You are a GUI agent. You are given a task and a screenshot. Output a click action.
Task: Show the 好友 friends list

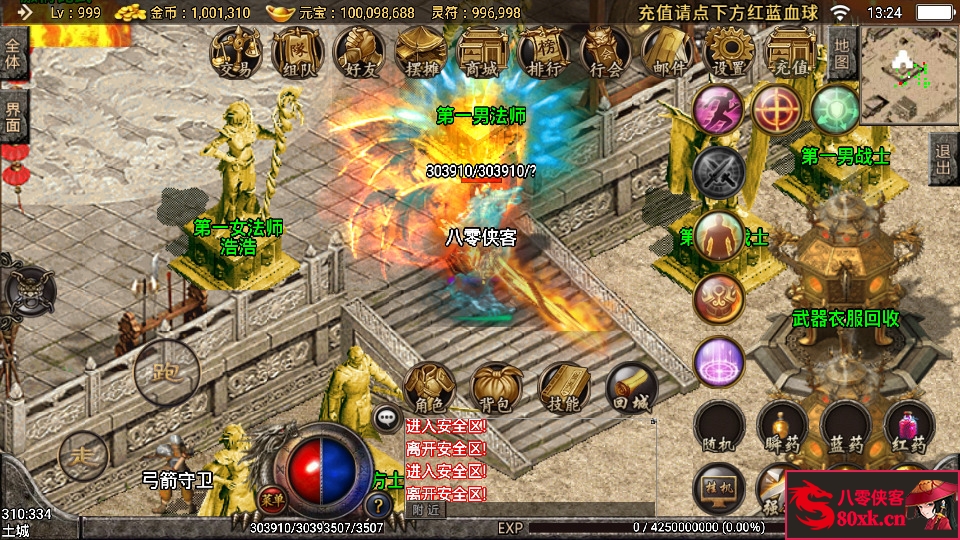coord(359,52)
